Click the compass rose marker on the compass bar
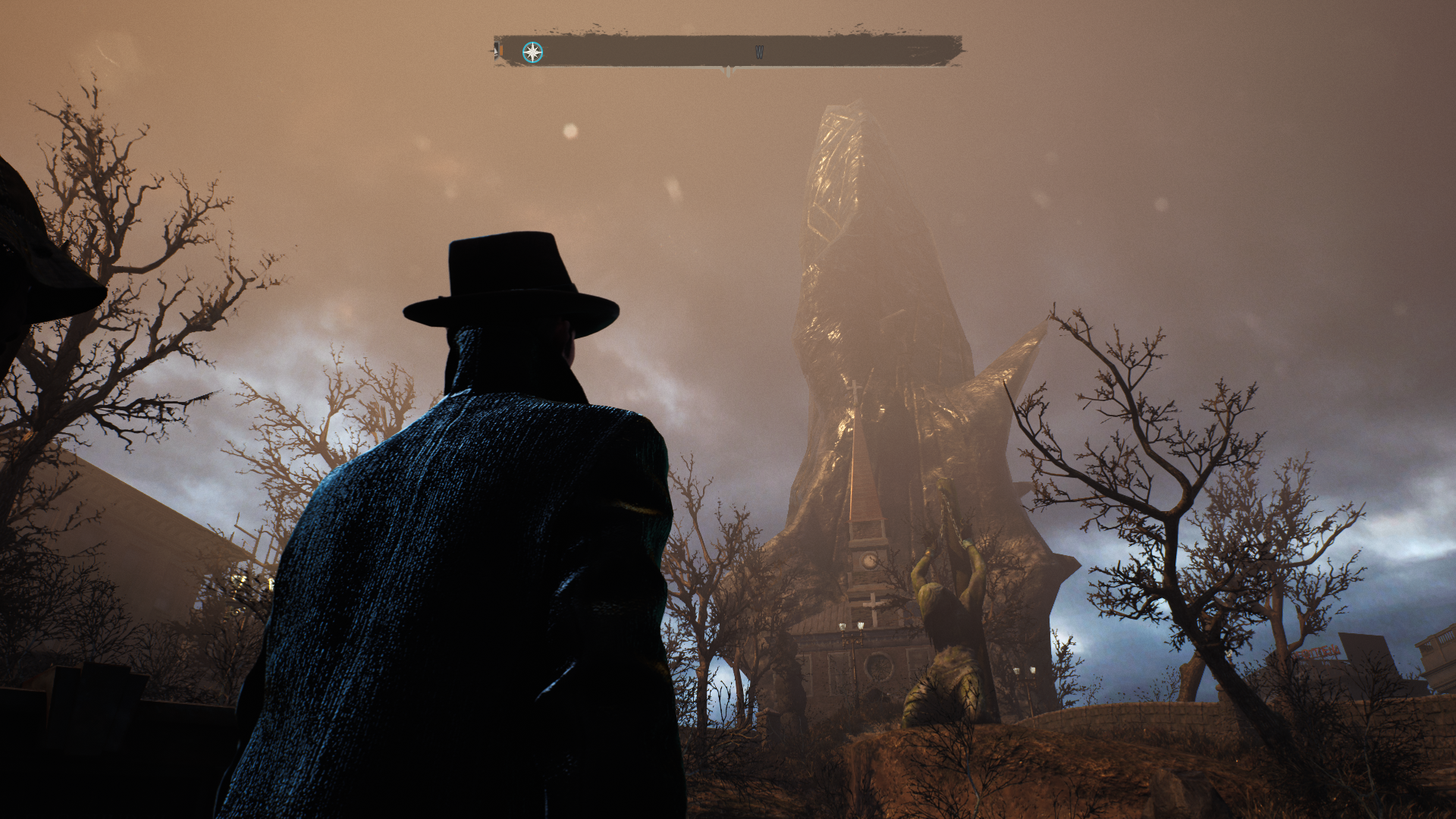The height and width of the screenshot is (819, 1456). point(533,52)
